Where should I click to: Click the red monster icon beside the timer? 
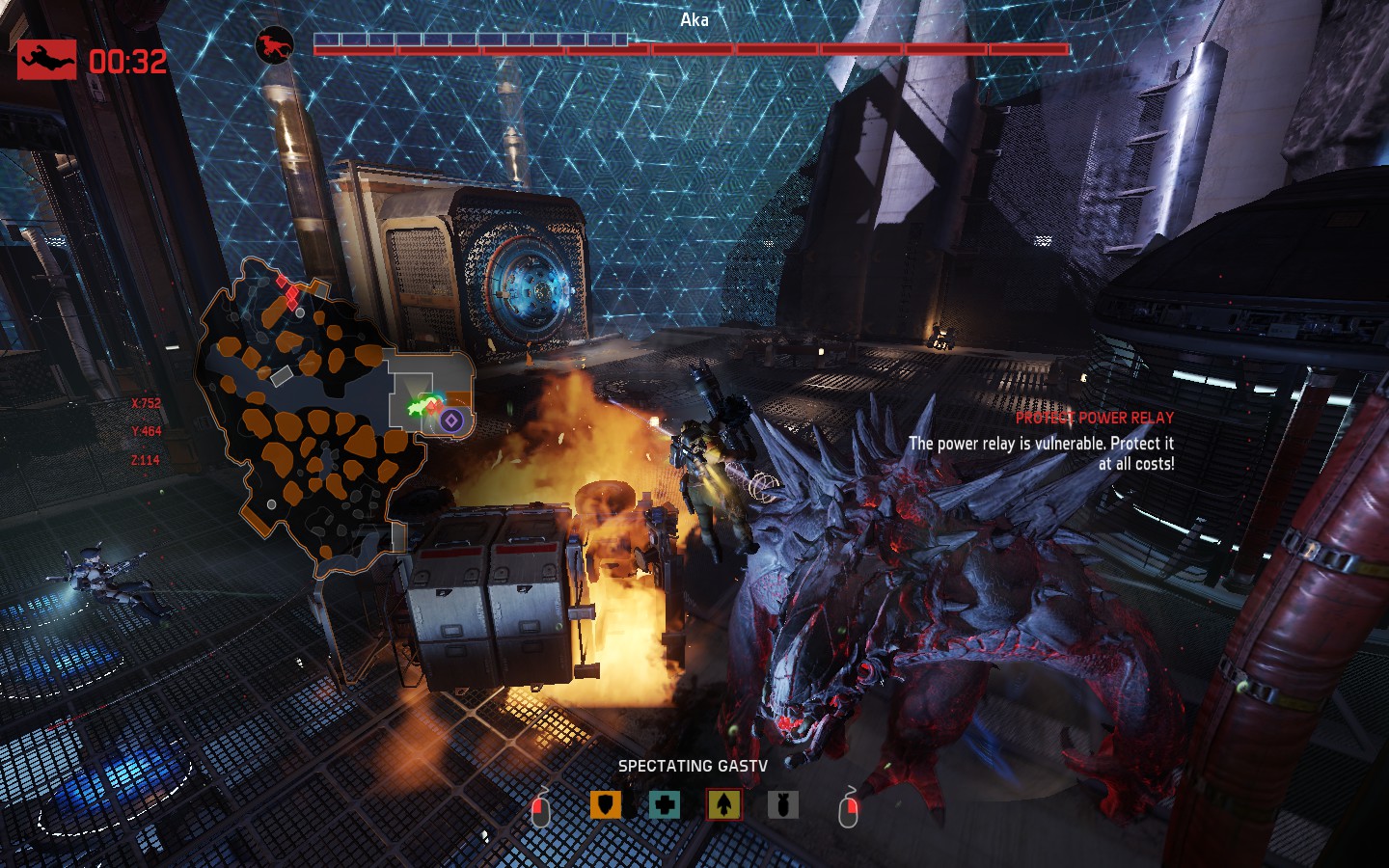(46, 61)
